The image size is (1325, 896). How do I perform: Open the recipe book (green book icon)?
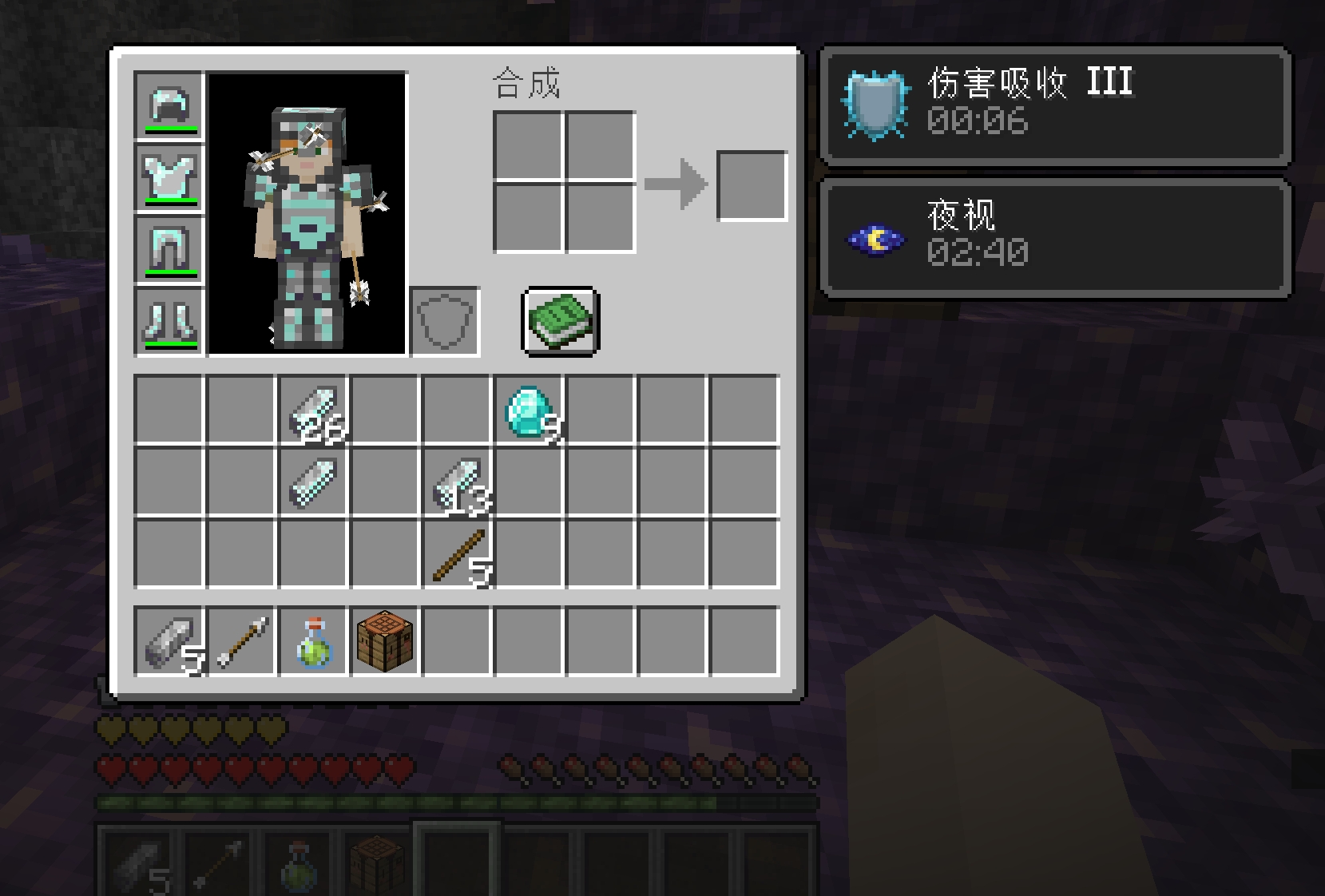559,321
